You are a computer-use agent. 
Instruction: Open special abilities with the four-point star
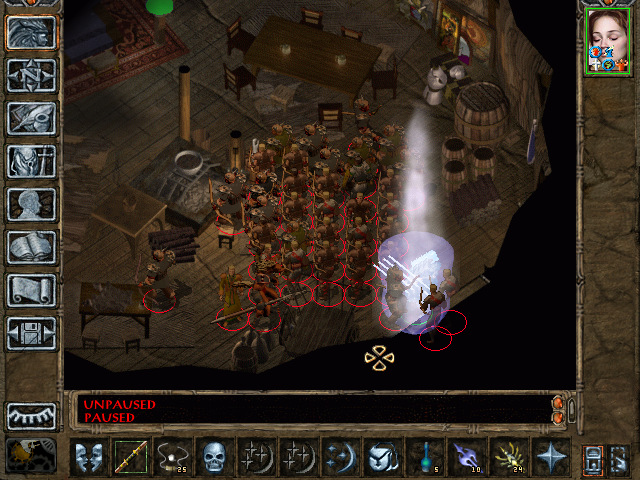click(550, 459)
